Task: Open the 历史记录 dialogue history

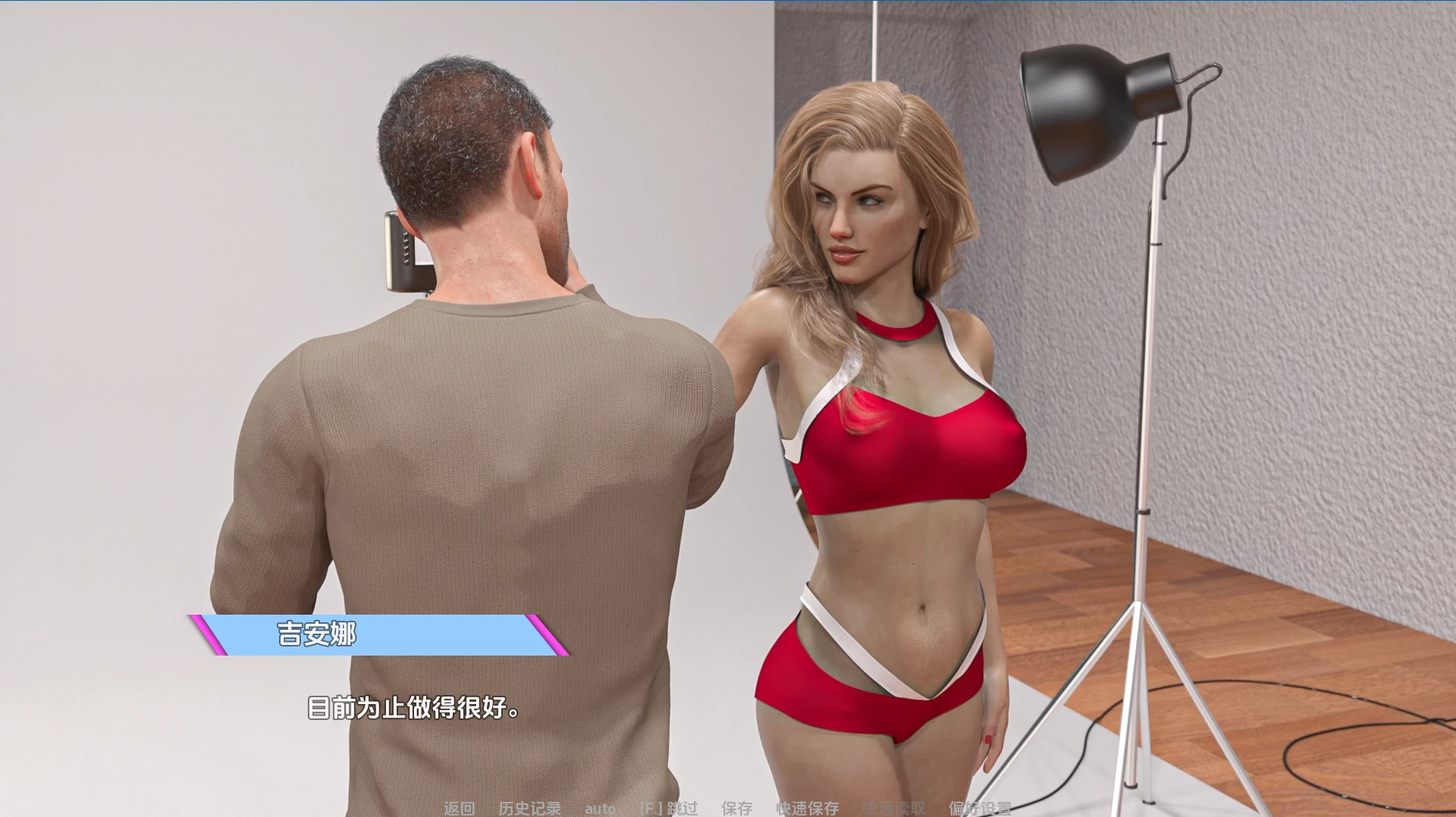Action: [529, 808]
